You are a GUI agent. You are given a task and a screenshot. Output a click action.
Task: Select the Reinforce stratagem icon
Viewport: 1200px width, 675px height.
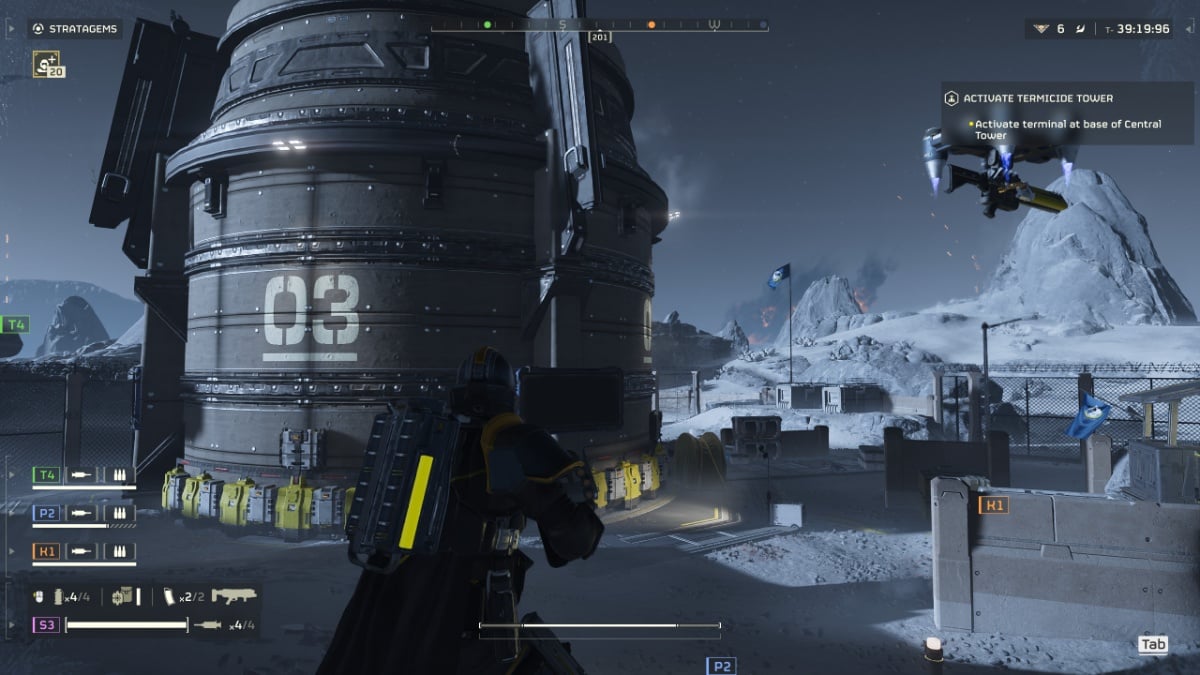[48, 64]
